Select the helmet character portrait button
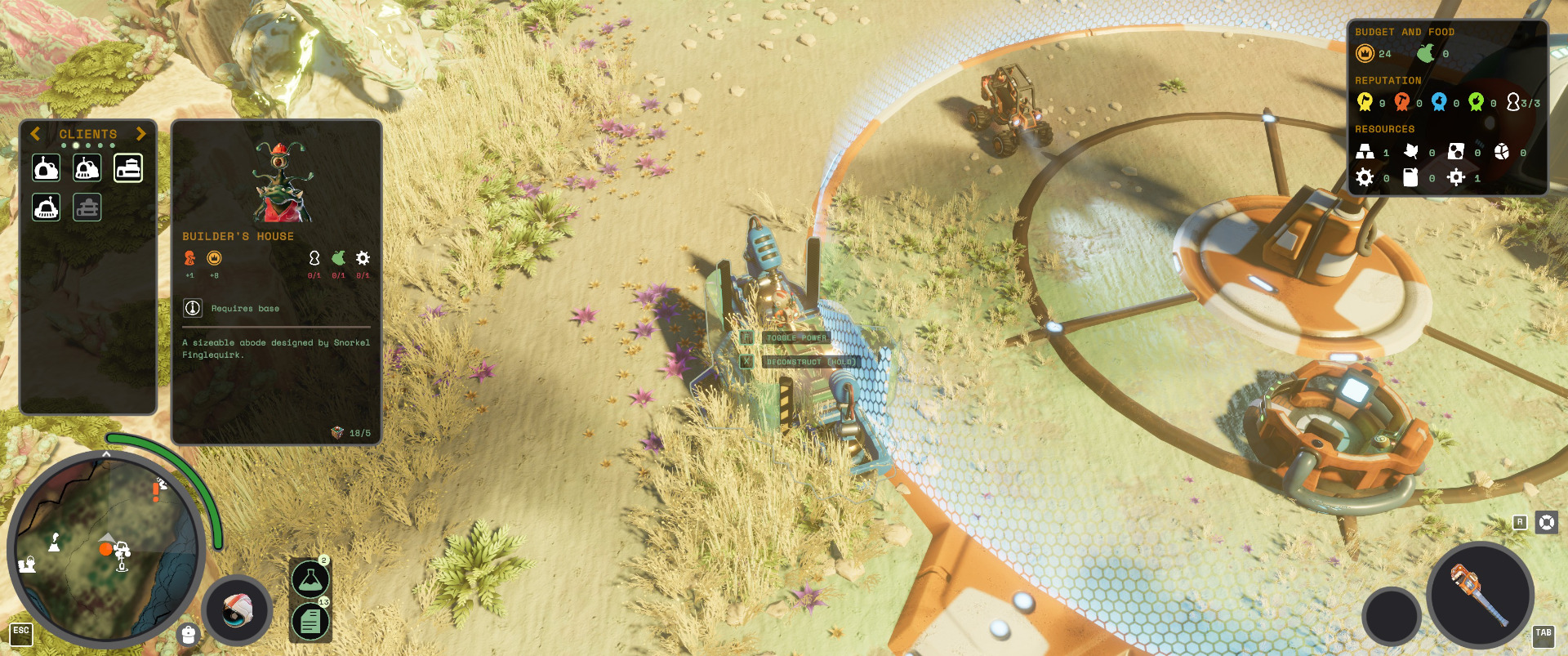Image resolution: width=1568 pixels, height=656 pixels. 237,611
